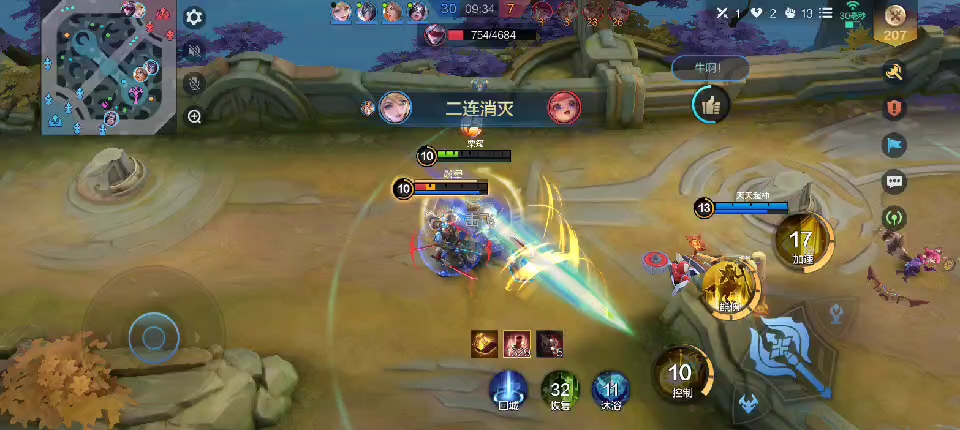960x430 pixels.
Task: Open the gear settings menu
Action: click(194, 17)
